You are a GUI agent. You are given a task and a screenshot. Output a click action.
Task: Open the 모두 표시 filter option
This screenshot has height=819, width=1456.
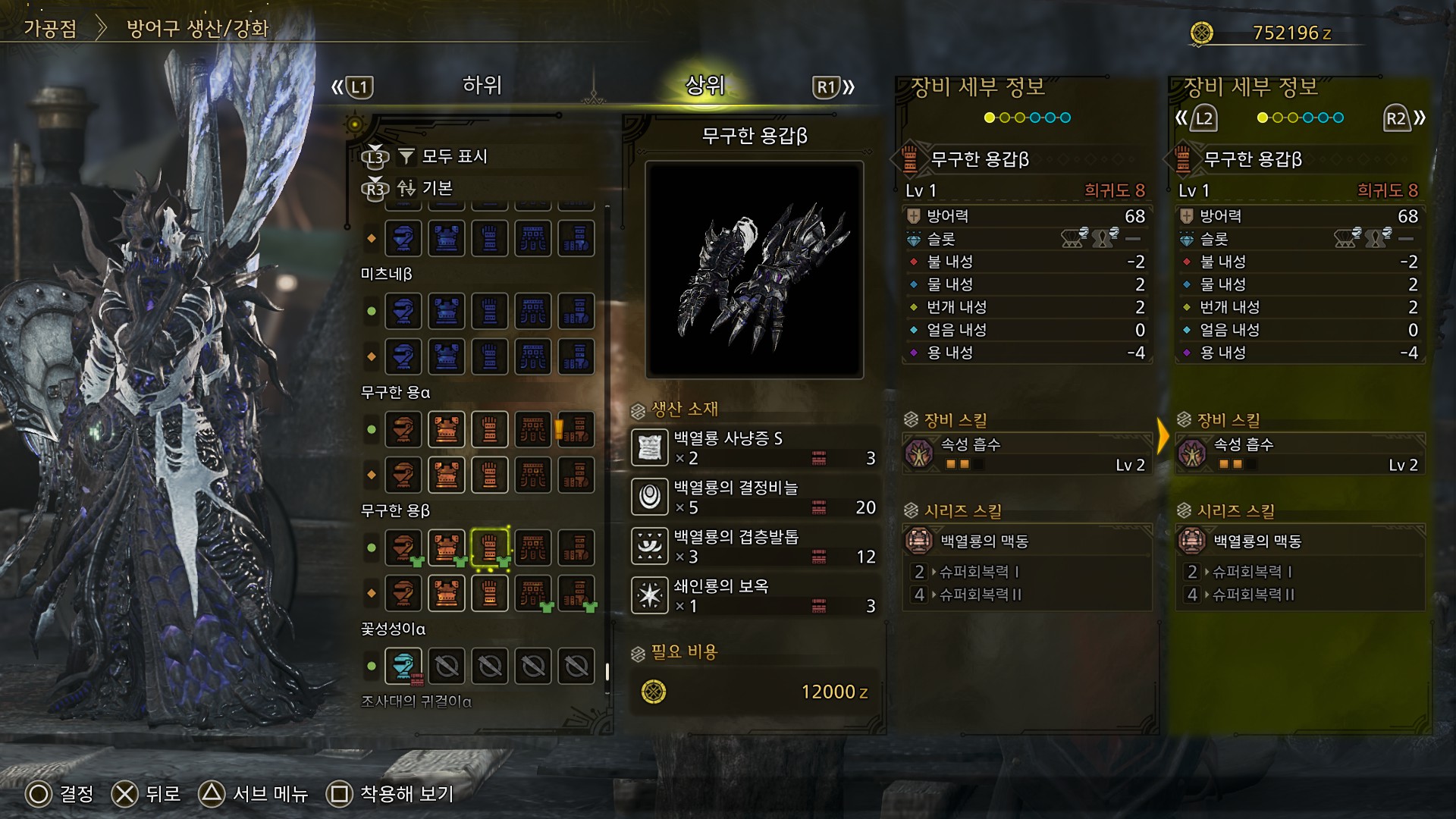[x=453, y=156]
